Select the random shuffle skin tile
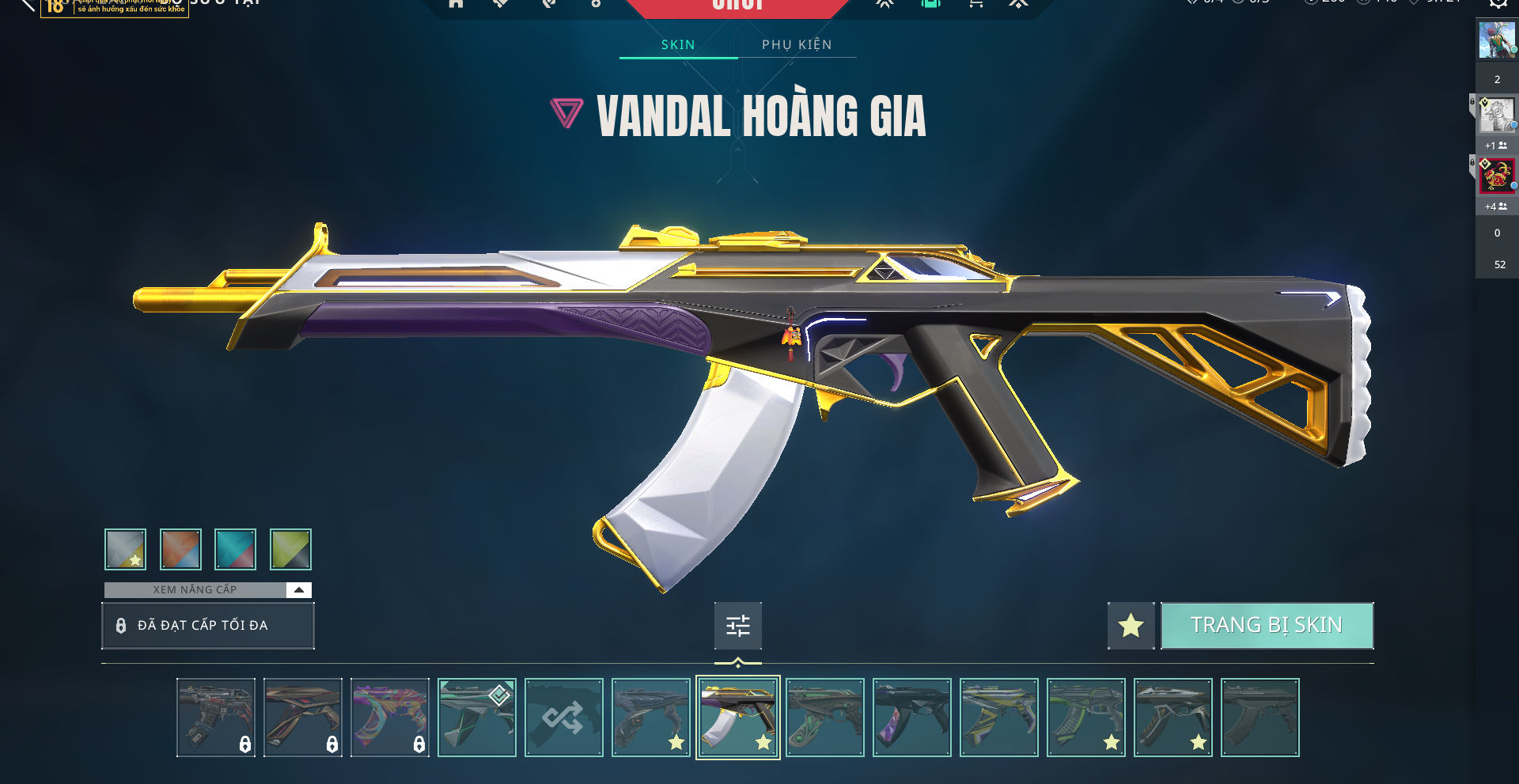This screenshot has height=784, width=1519. [x=563, y=718]
